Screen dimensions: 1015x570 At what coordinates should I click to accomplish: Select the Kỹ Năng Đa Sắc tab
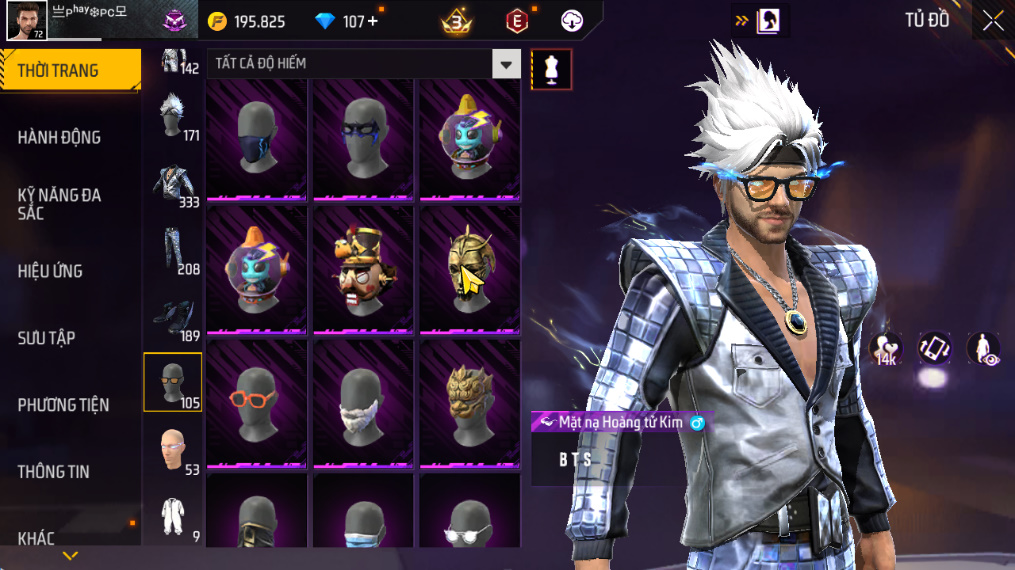coord(60,204)
